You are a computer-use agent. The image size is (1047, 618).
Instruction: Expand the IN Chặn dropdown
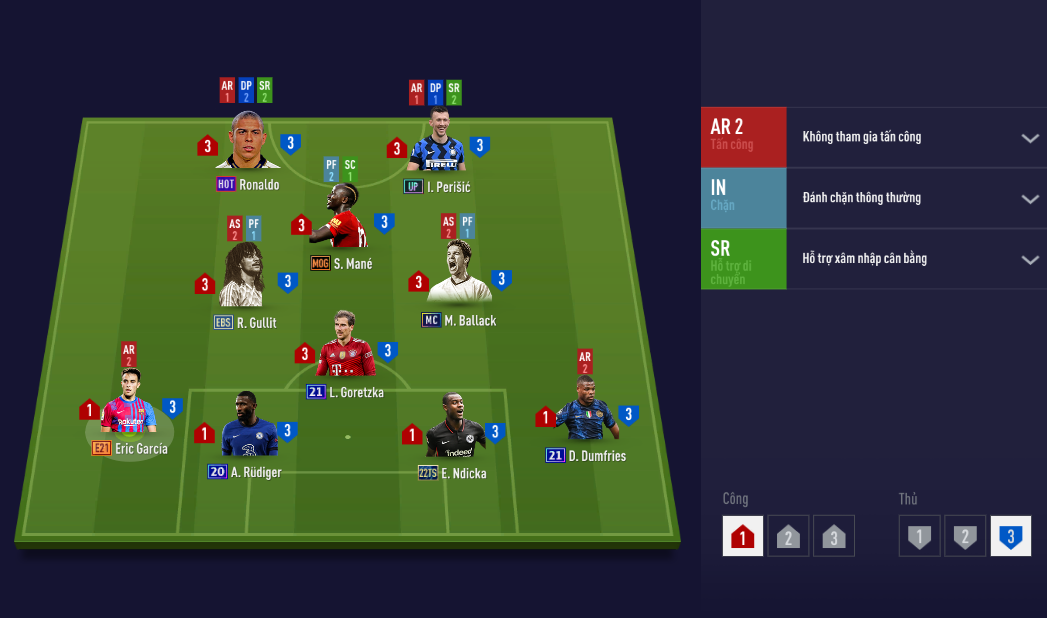pos(1029,199)
